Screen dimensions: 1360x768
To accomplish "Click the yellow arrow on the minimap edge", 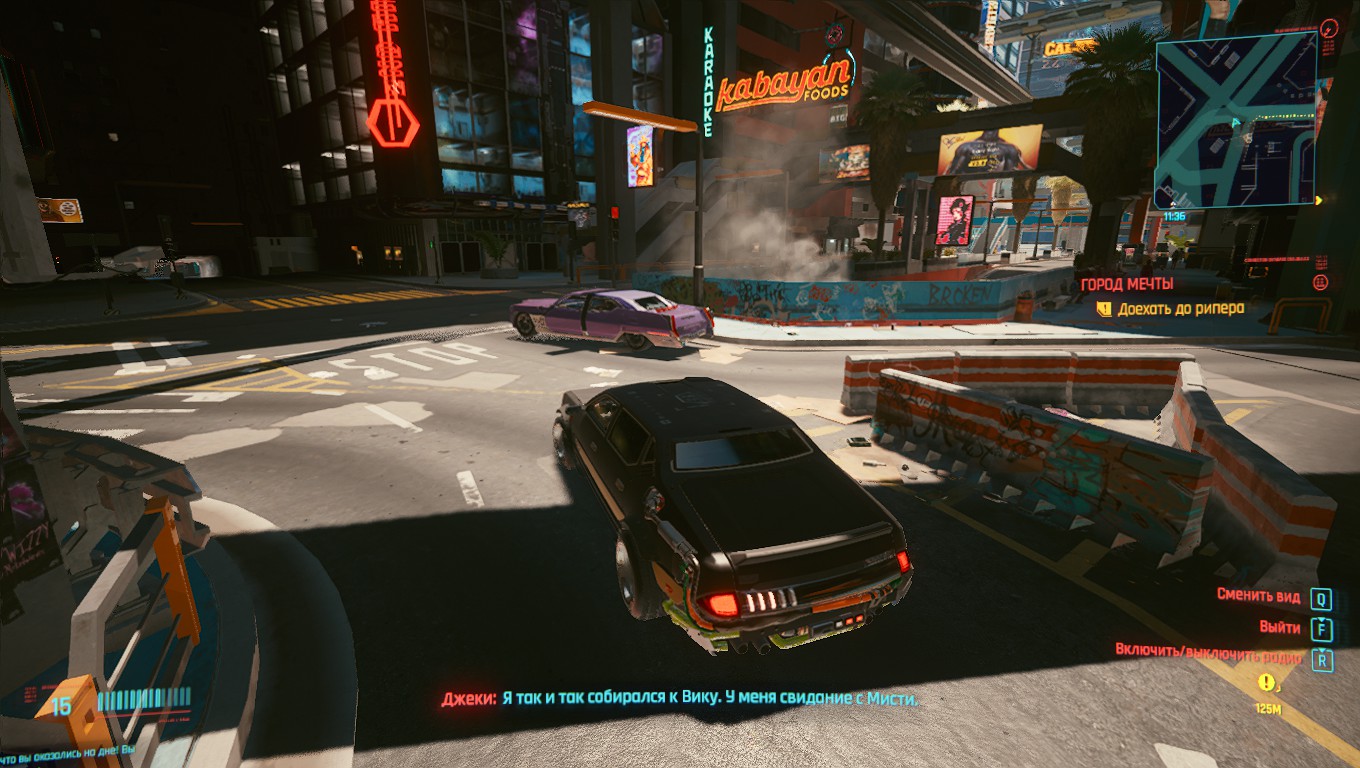I will 1319,200.
